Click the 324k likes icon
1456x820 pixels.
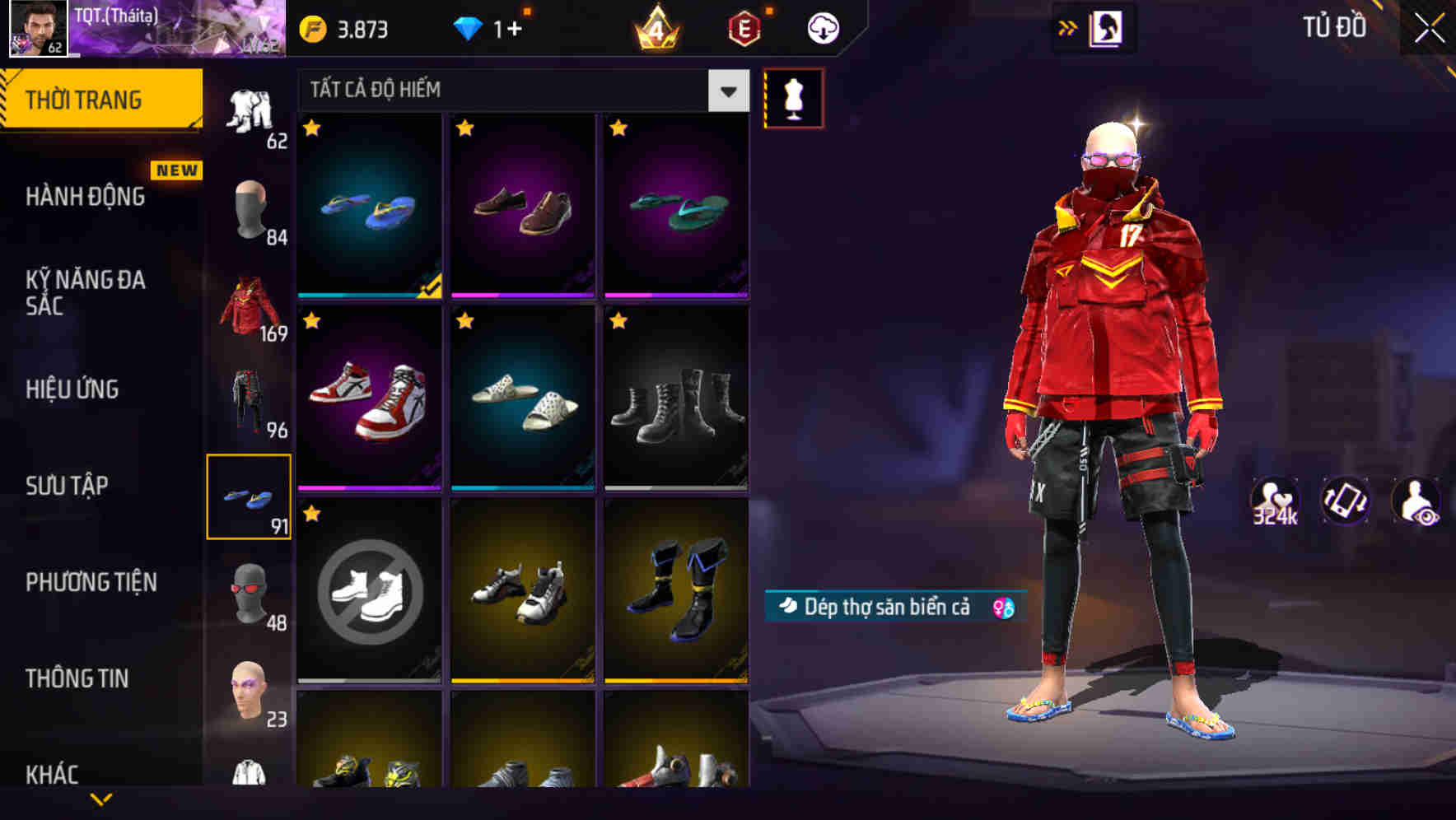click(1272, 500)
